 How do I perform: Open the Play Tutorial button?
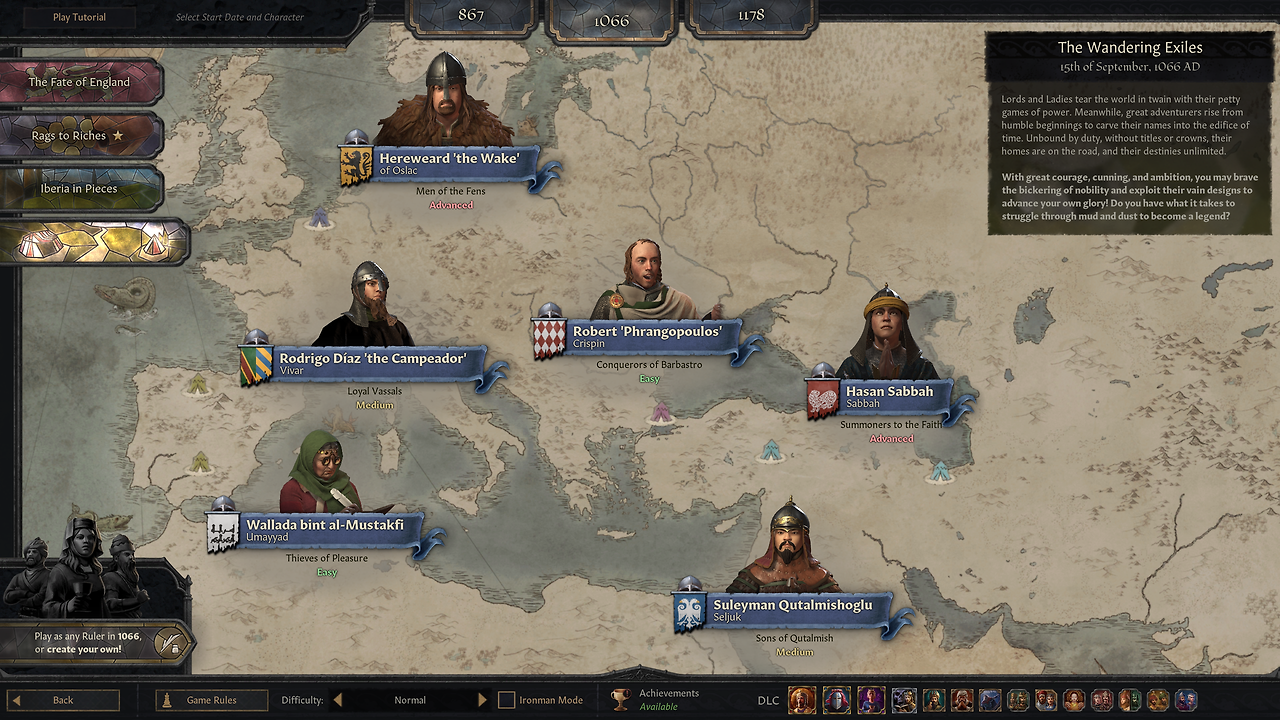(x=79, y=17)
